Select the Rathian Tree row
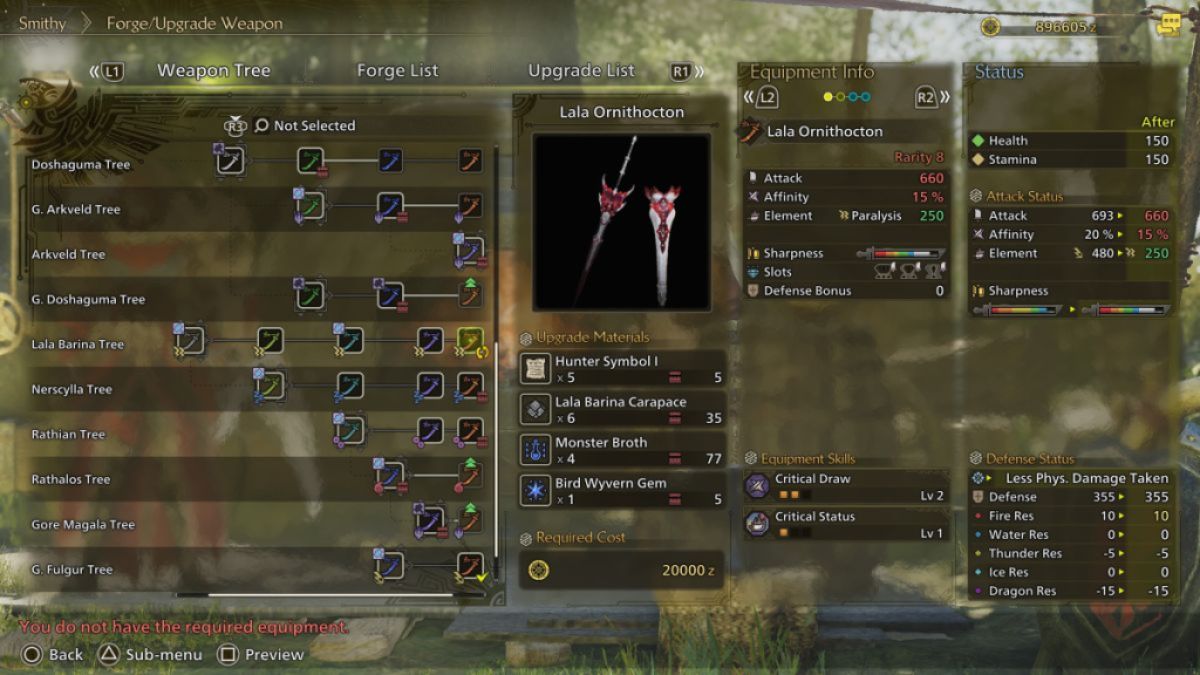The height and width of the screenshot is (675, 1200). (x=68, y=434)
